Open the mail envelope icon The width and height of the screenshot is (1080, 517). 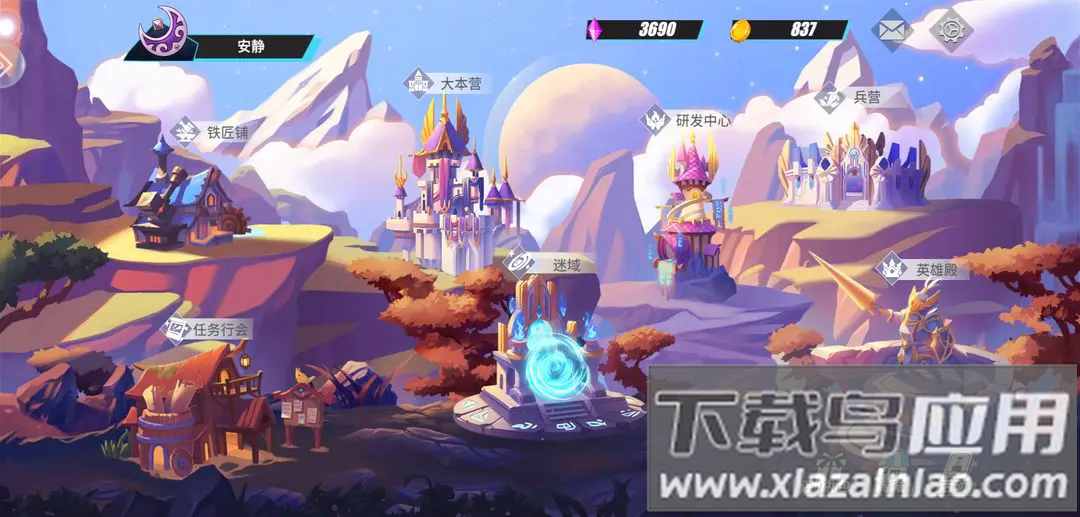coord(893,29)
